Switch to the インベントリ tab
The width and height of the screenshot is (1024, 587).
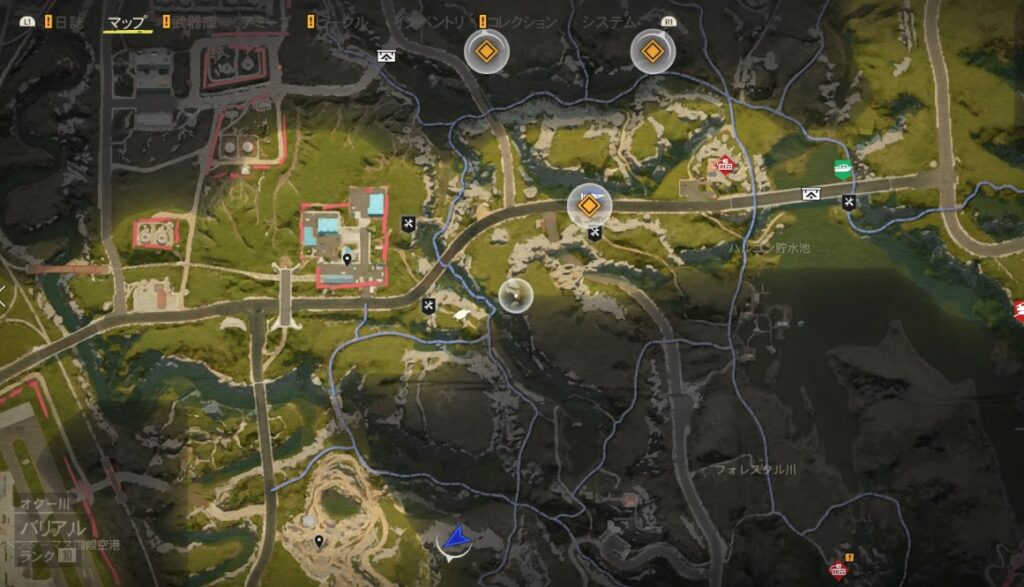(432, 22)
